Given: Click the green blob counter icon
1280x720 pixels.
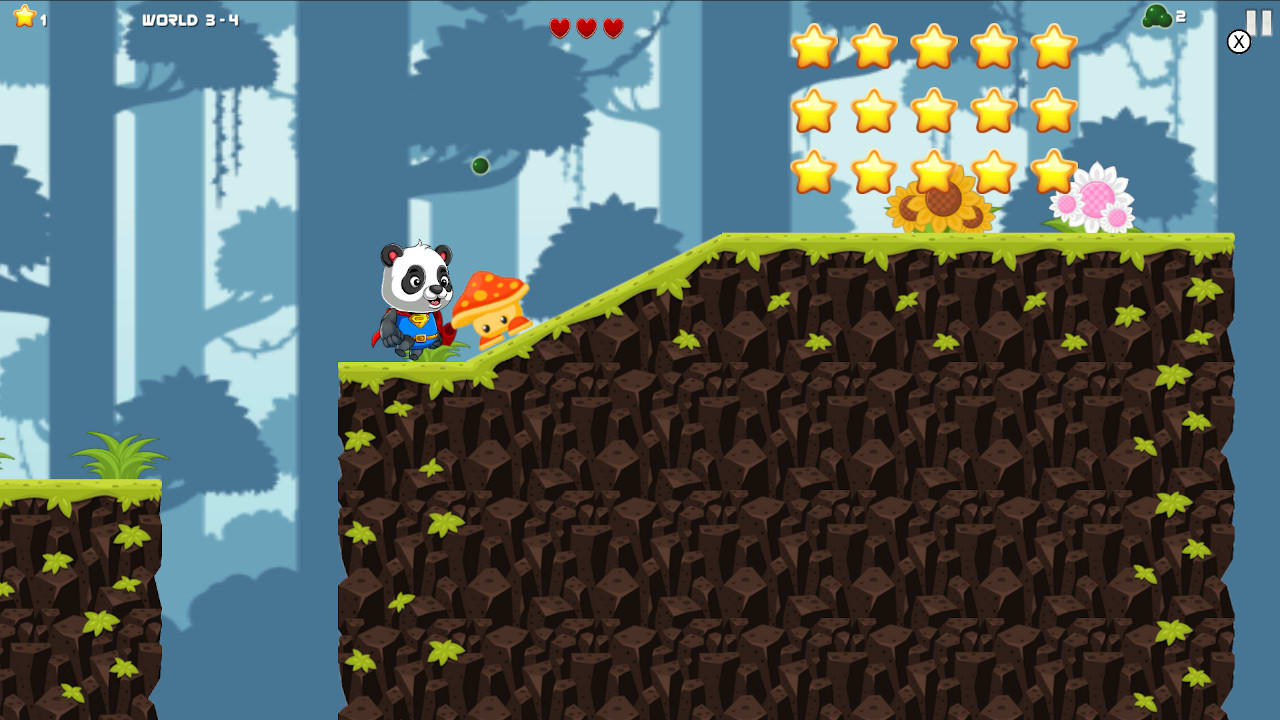Looking at the screenshot, I should click(1155, 15).
